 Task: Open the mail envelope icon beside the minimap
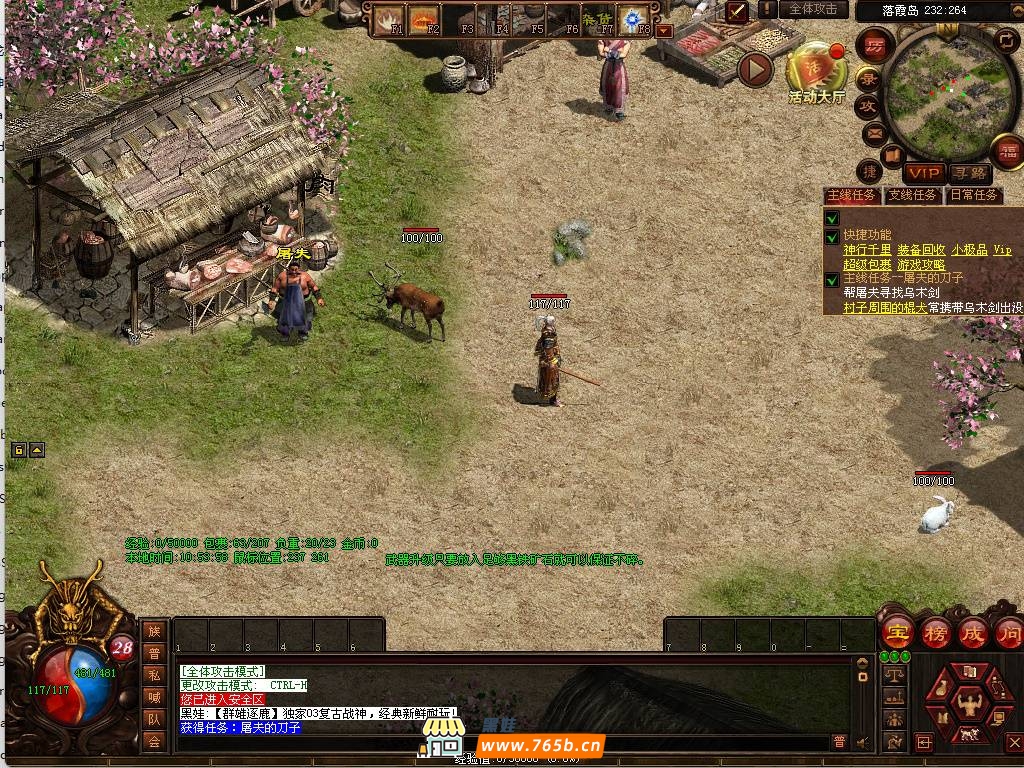coord(875,132)
